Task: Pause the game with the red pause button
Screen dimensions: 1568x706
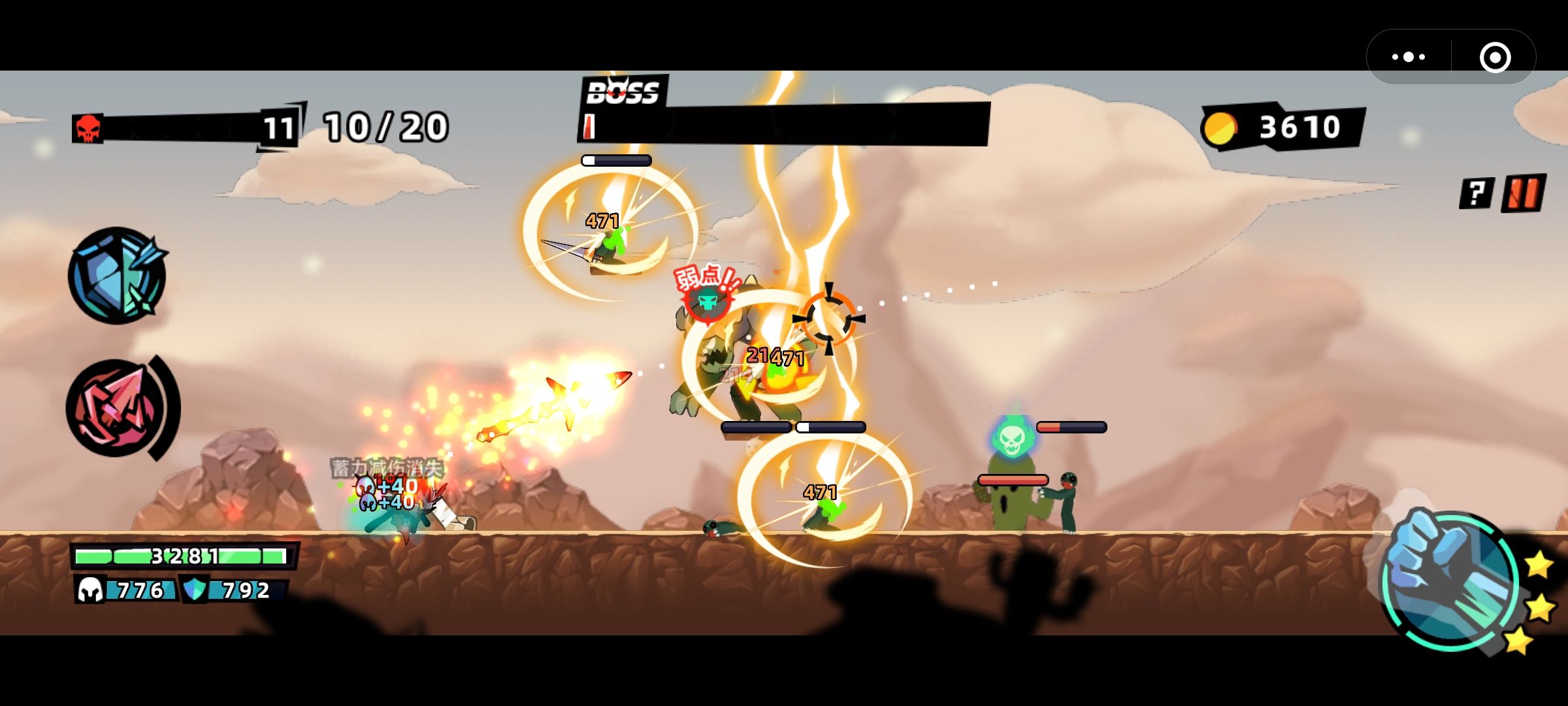Action: click(x=1524, y=193)
